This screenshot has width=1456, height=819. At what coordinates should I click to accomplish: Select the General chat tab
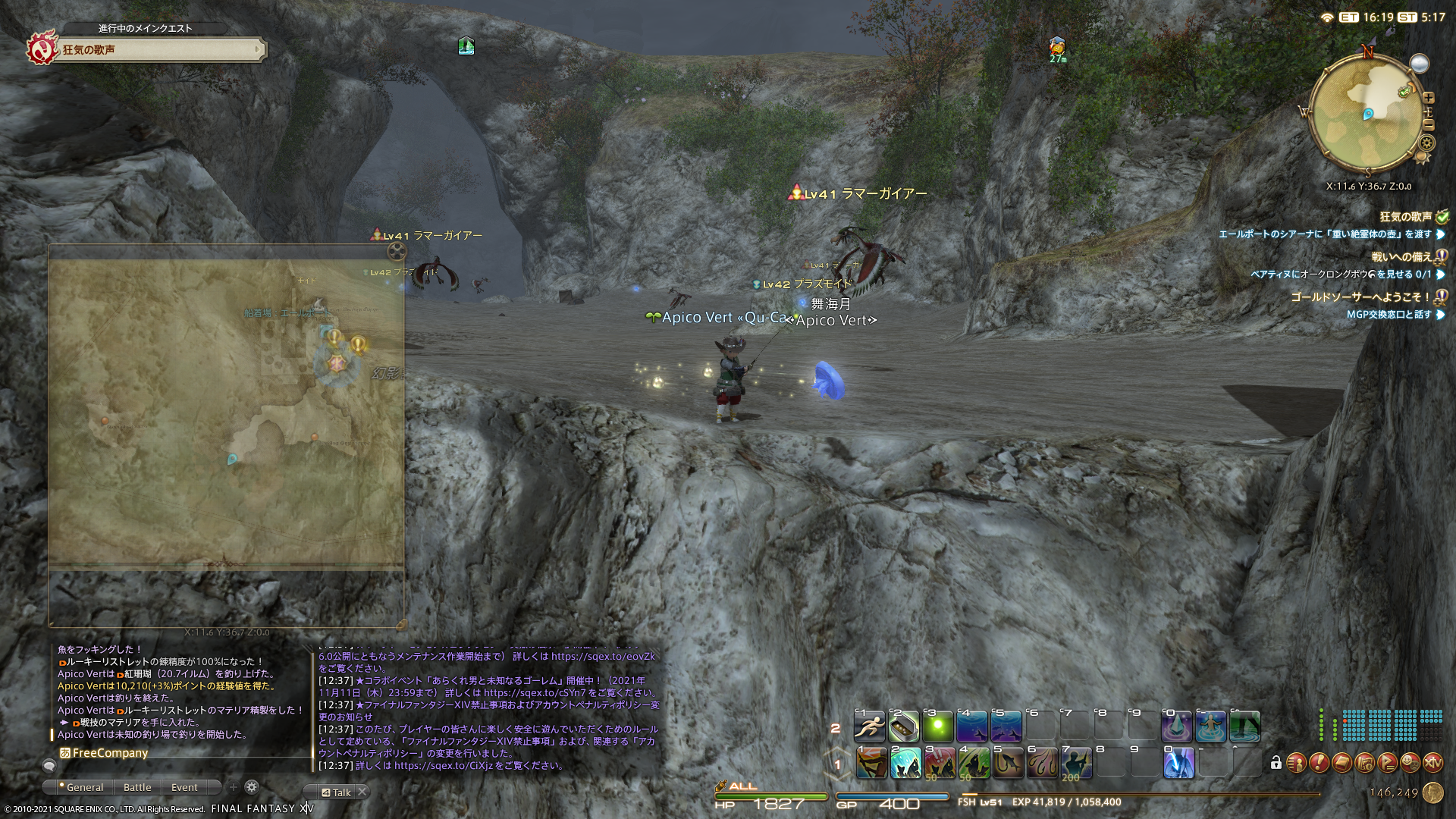pyautogui.click(x=84, y=788)
